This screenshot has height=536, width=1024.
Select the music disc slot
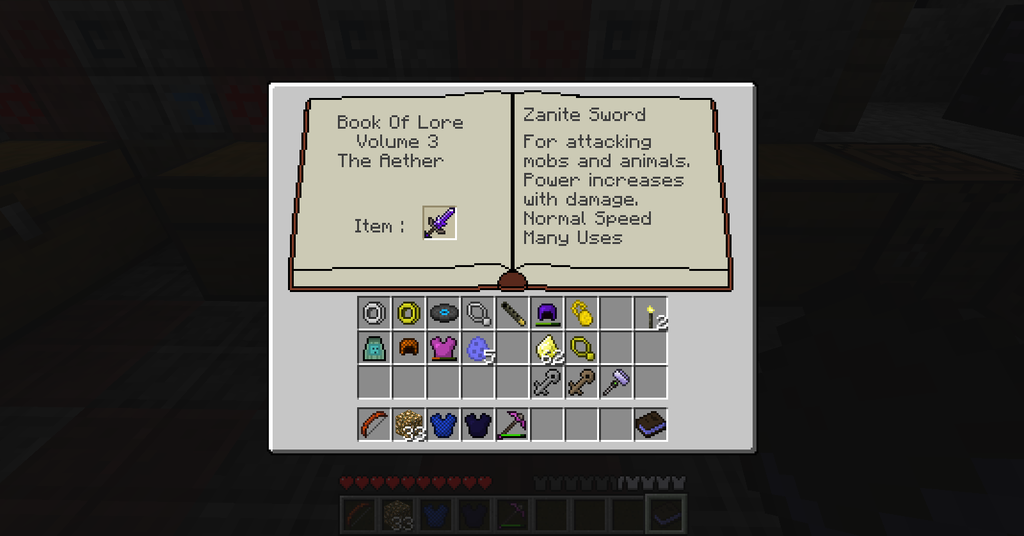pos(443,314)
